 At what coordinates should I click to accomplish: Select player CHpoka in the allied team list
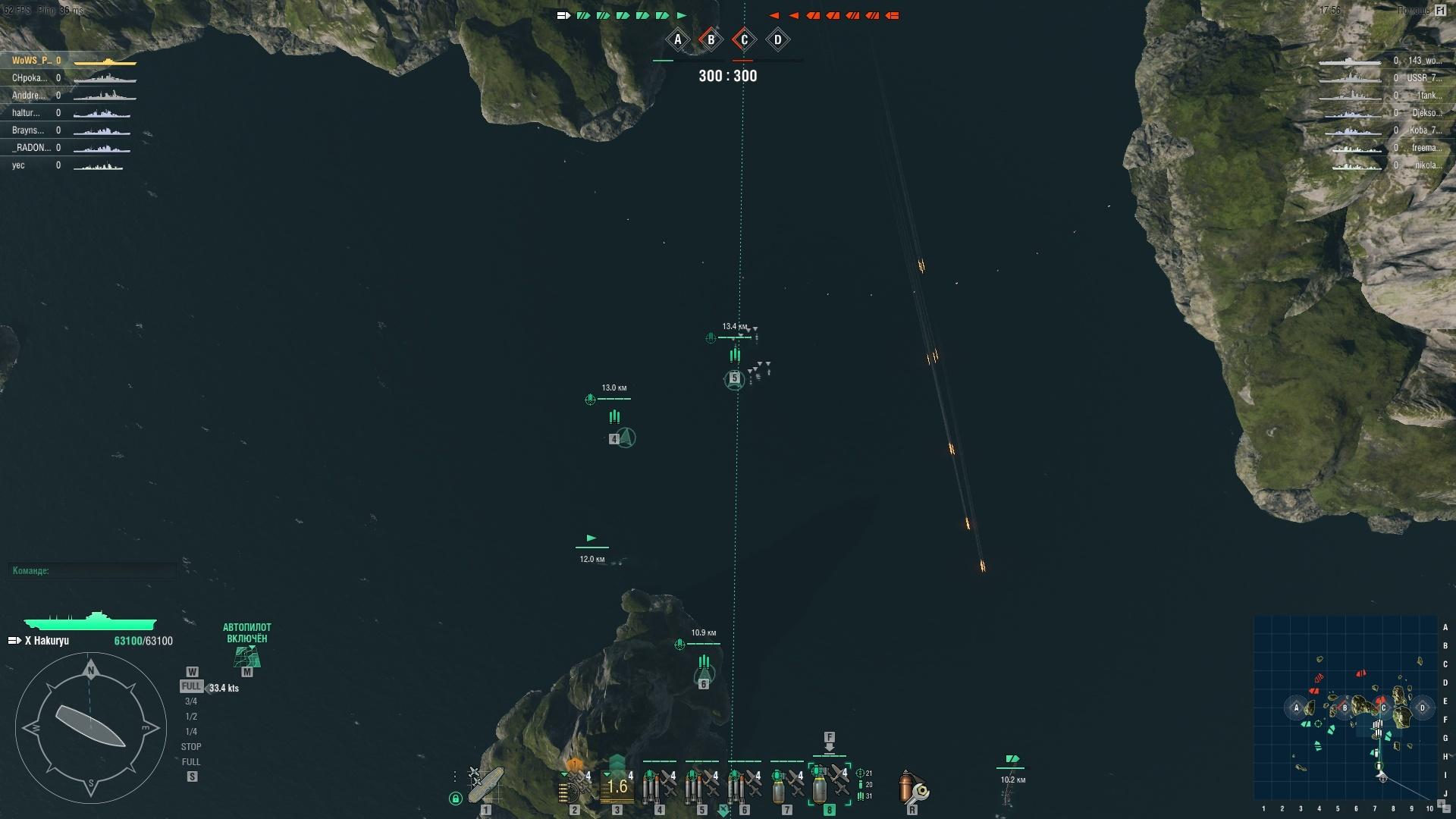[30, 78]
